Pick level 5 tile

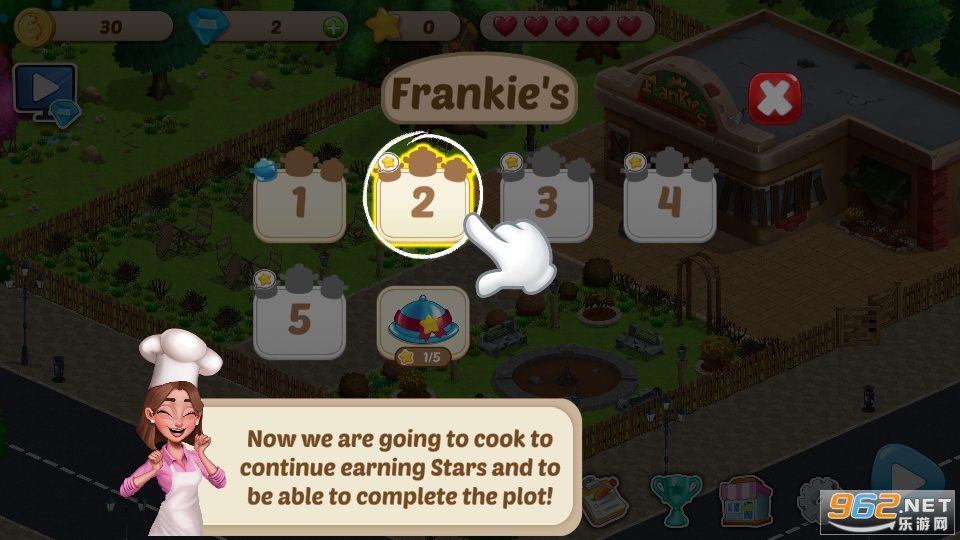pyautogui.click(x=298, y=320)
